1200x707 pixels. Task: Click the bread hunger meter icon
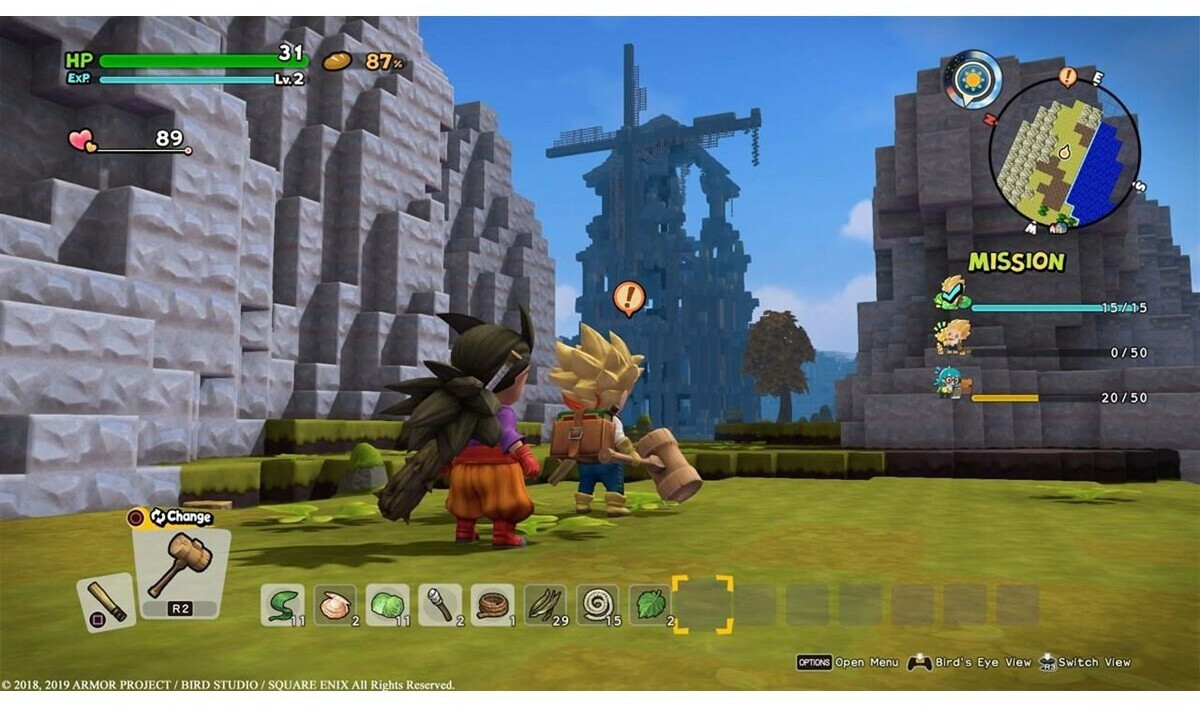337,61
